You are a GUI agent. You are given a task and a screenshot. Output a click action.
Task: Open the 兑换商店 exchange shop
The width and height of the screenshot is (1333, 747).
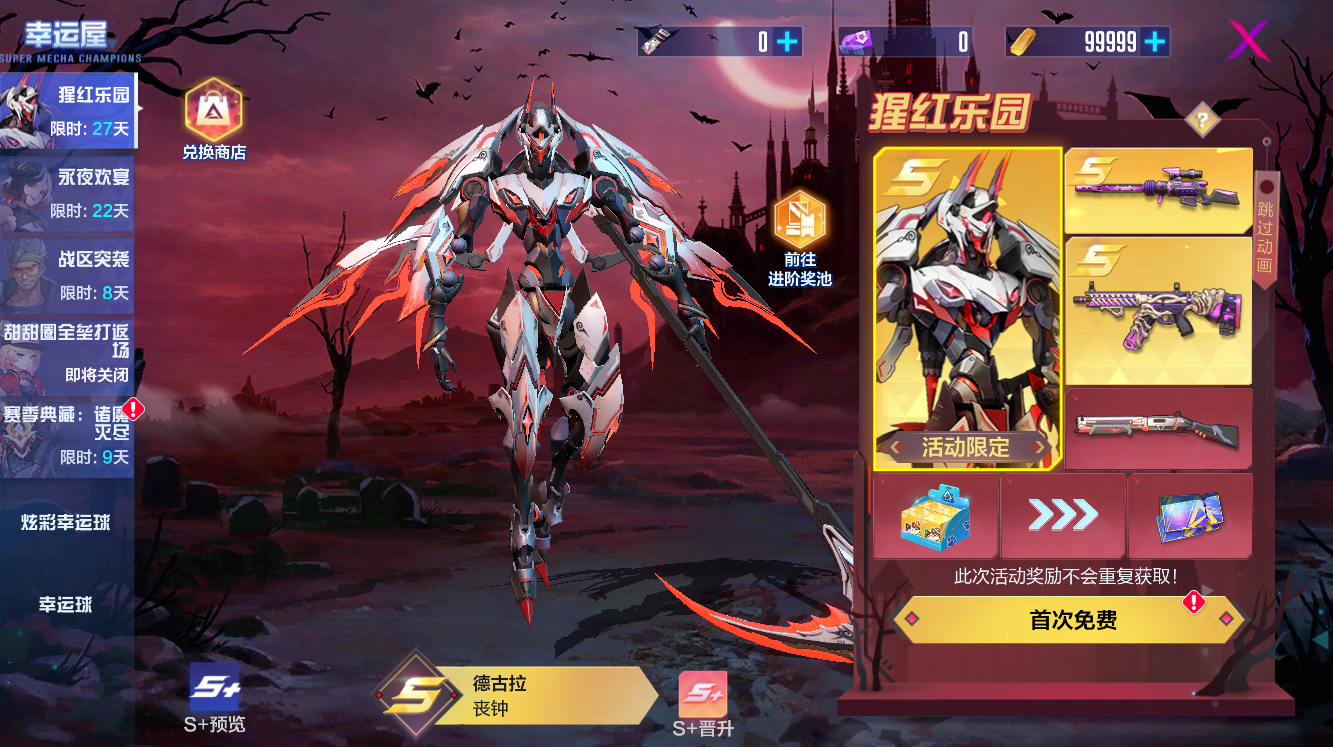pos(213,120)
